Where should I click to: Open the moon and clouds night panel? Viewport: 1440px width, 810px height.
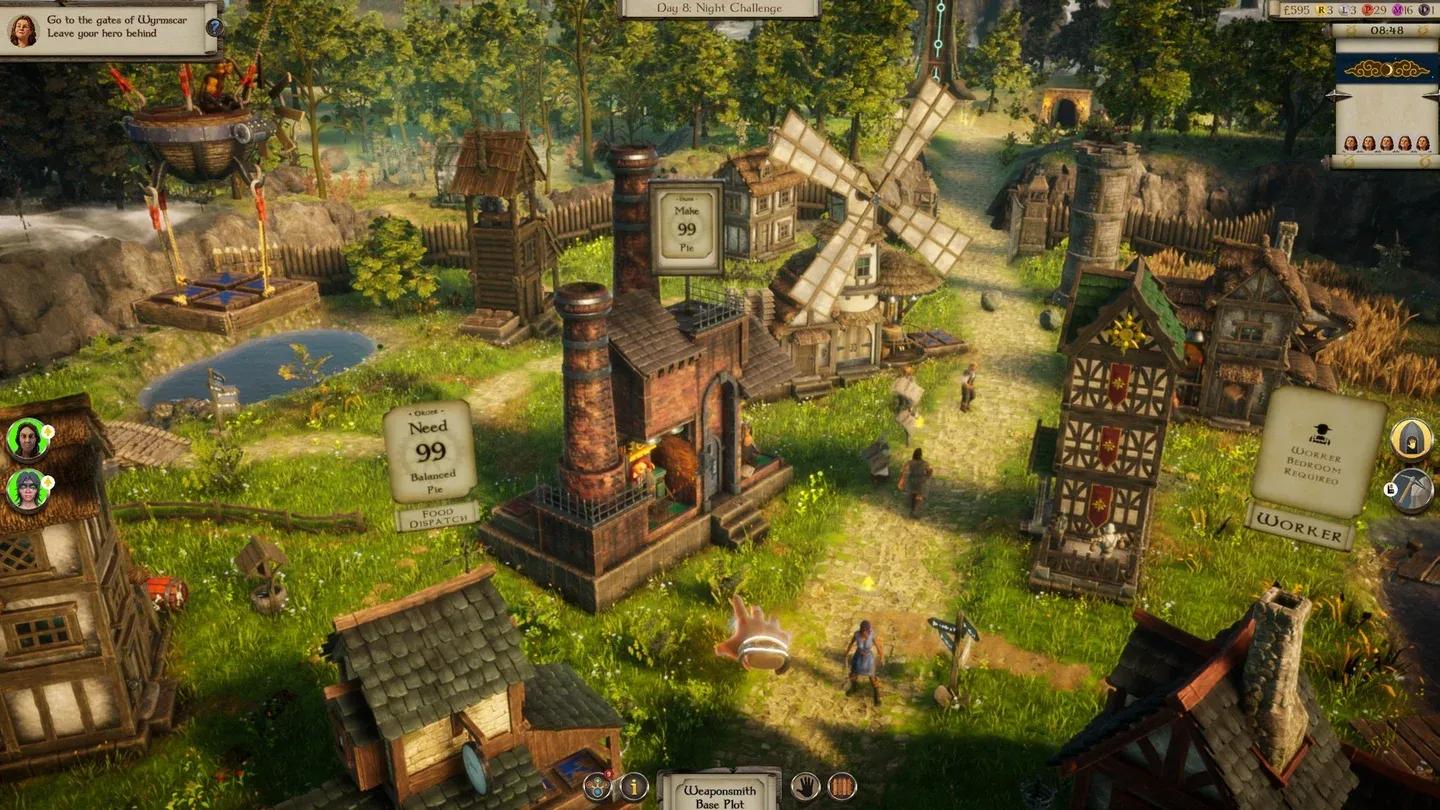[1384, 67]
